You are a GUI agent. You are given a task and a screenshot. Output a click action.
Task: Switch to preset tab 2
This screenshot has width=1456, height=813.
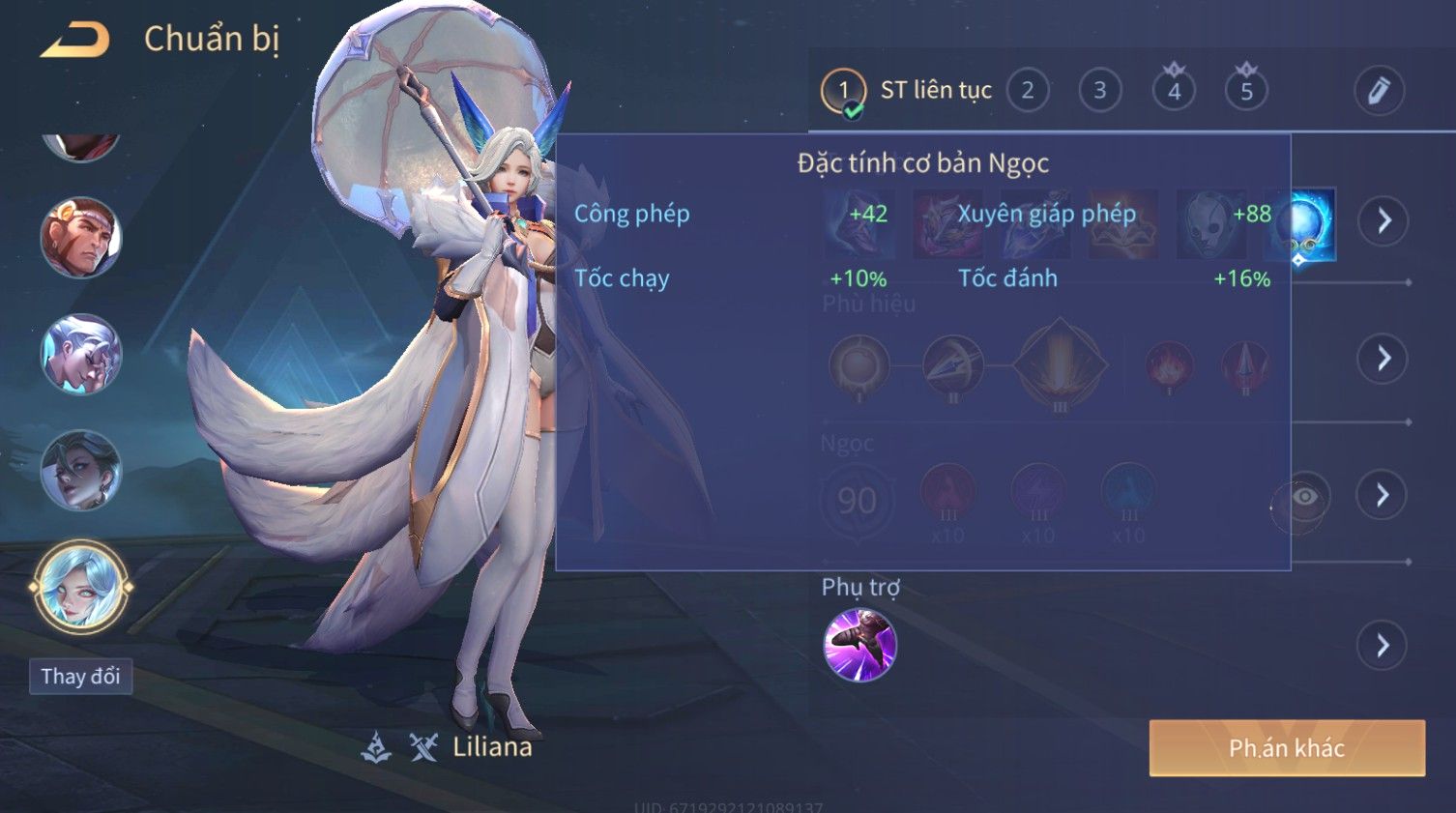point(1028,91)
